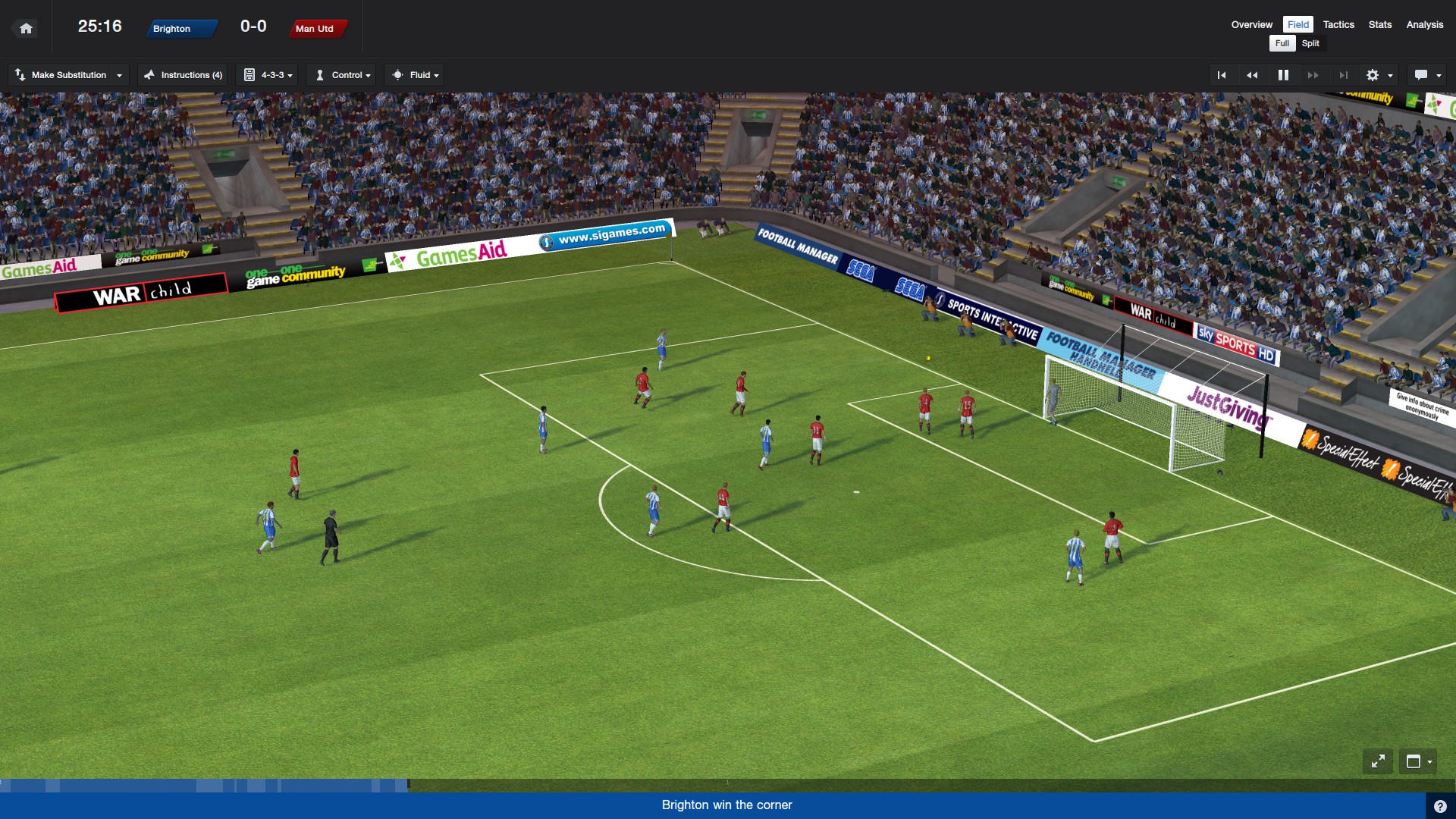
Task: Show the Analysis tab
Action: click(x=1424, y=25)
